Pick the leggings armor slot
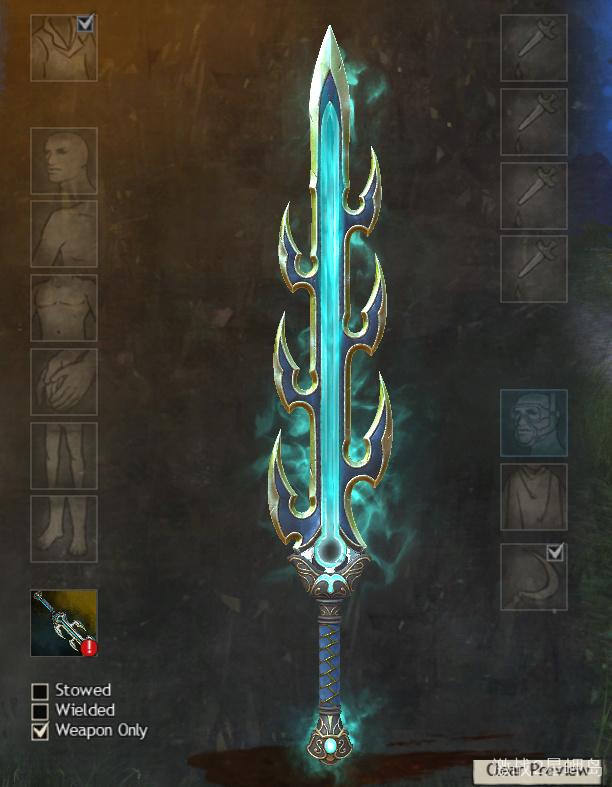Image resolution: width=612 pixels, height=787 pixels. click(x=64, y=455)
